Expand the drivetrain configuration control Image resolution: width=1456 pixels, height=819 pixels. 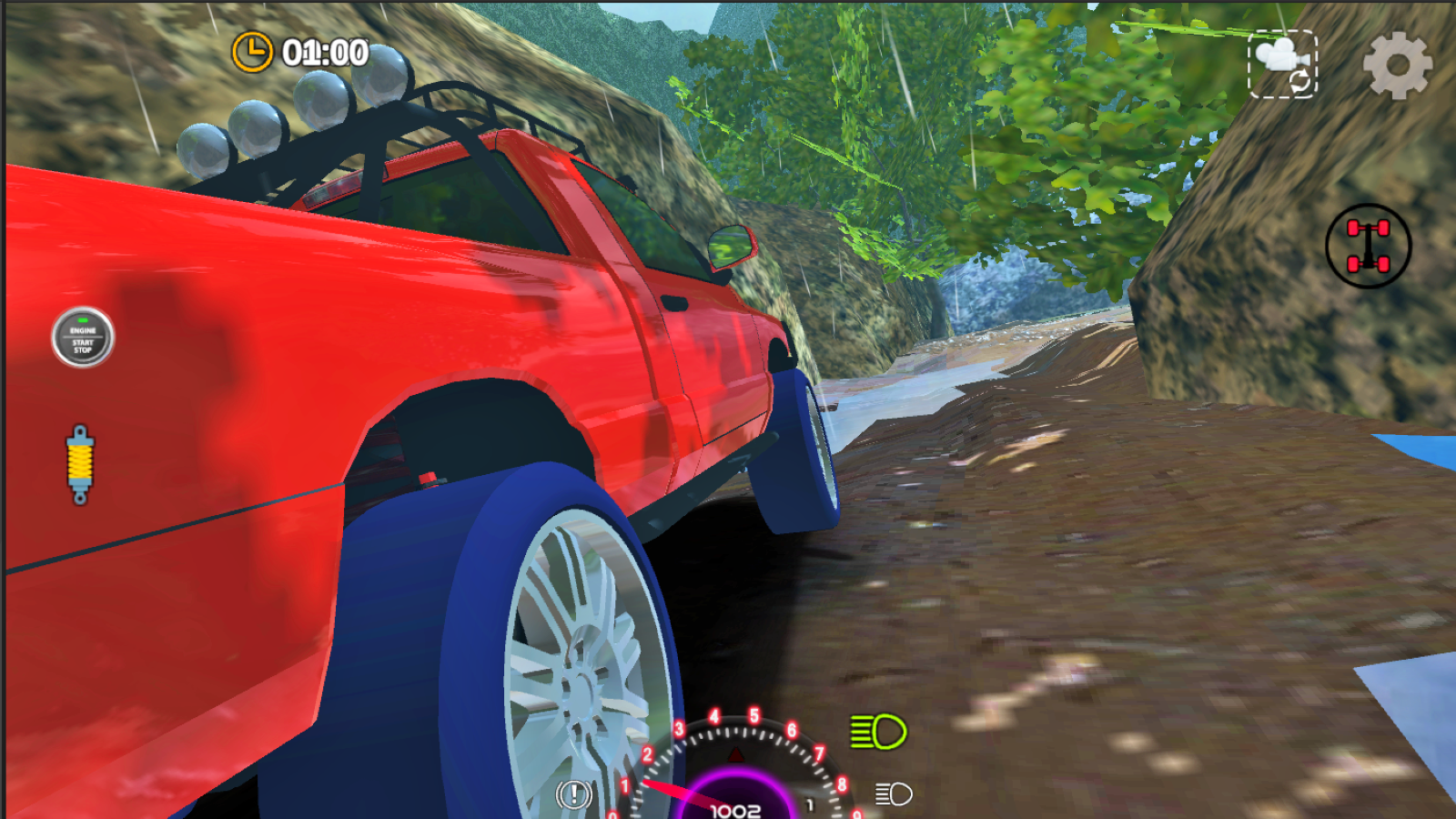pyautogui.click(x=1366, y=248)
